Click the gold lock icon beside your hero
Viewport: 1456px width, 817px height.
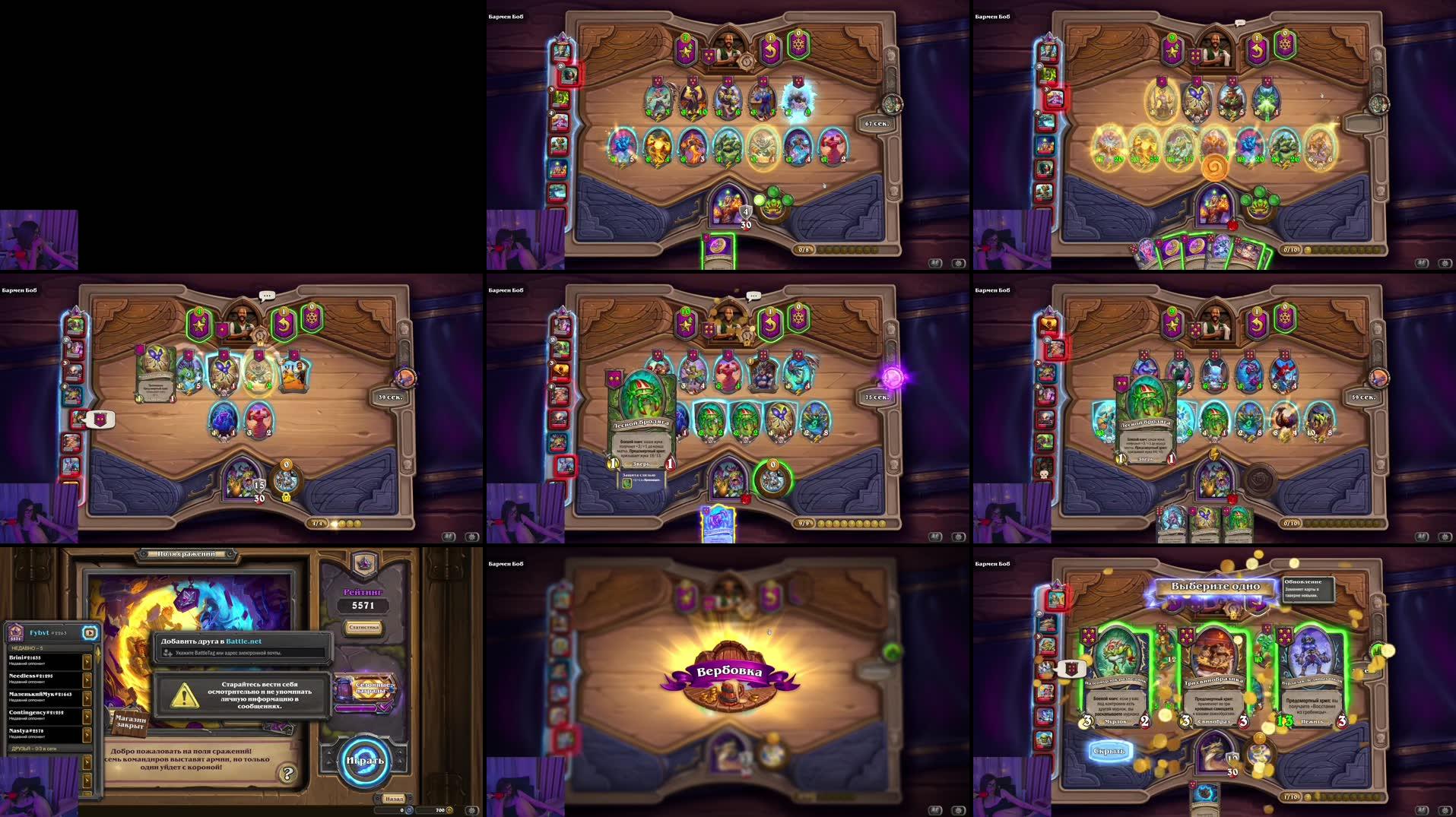[x=287, y=498]
